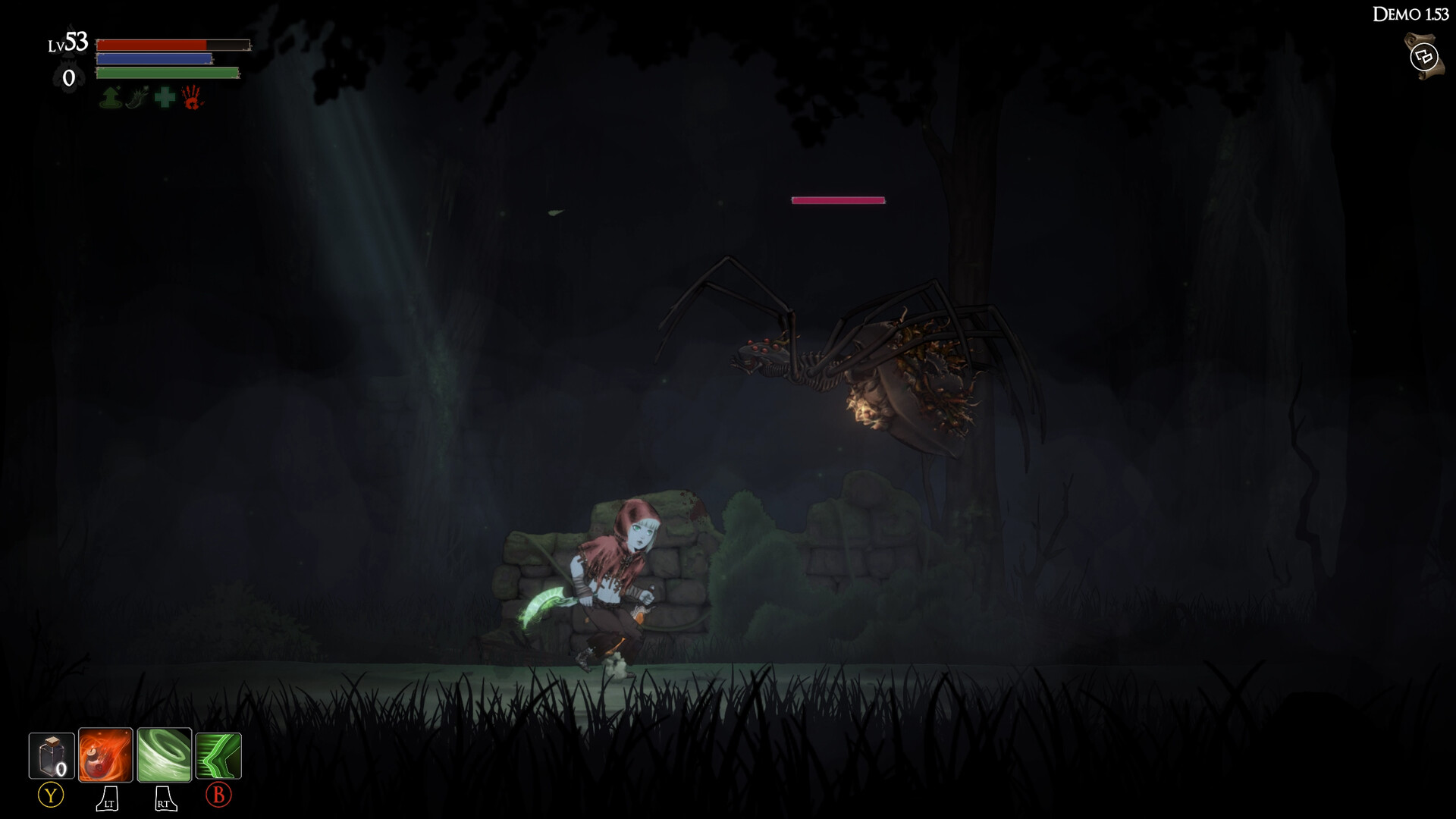Click the RT trigger prompt under whirlwind spell
Screen dimensions: 1456x819
pos(164,799)
